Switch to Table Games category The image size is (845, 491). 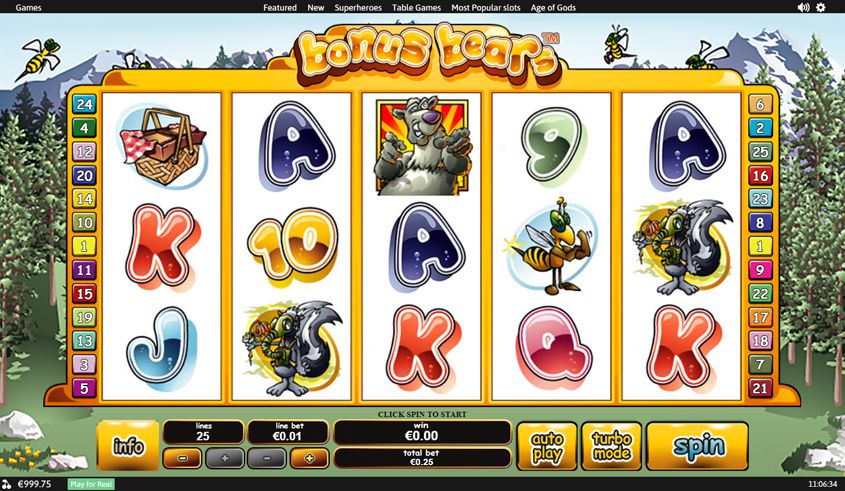coord(416,7)
